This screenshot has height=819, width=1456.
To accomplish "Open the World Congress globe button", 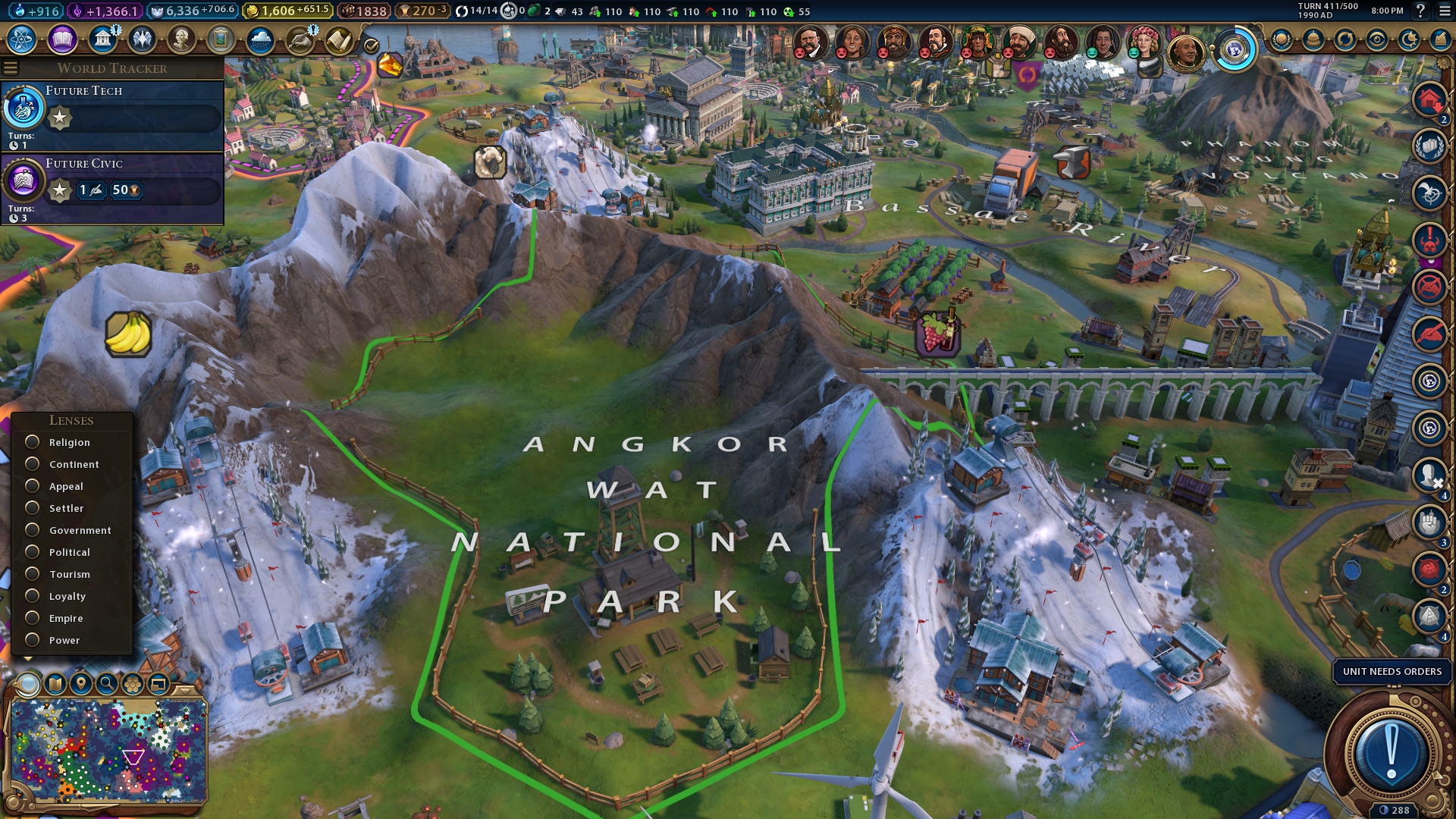I will click(x=1235, y=51).
